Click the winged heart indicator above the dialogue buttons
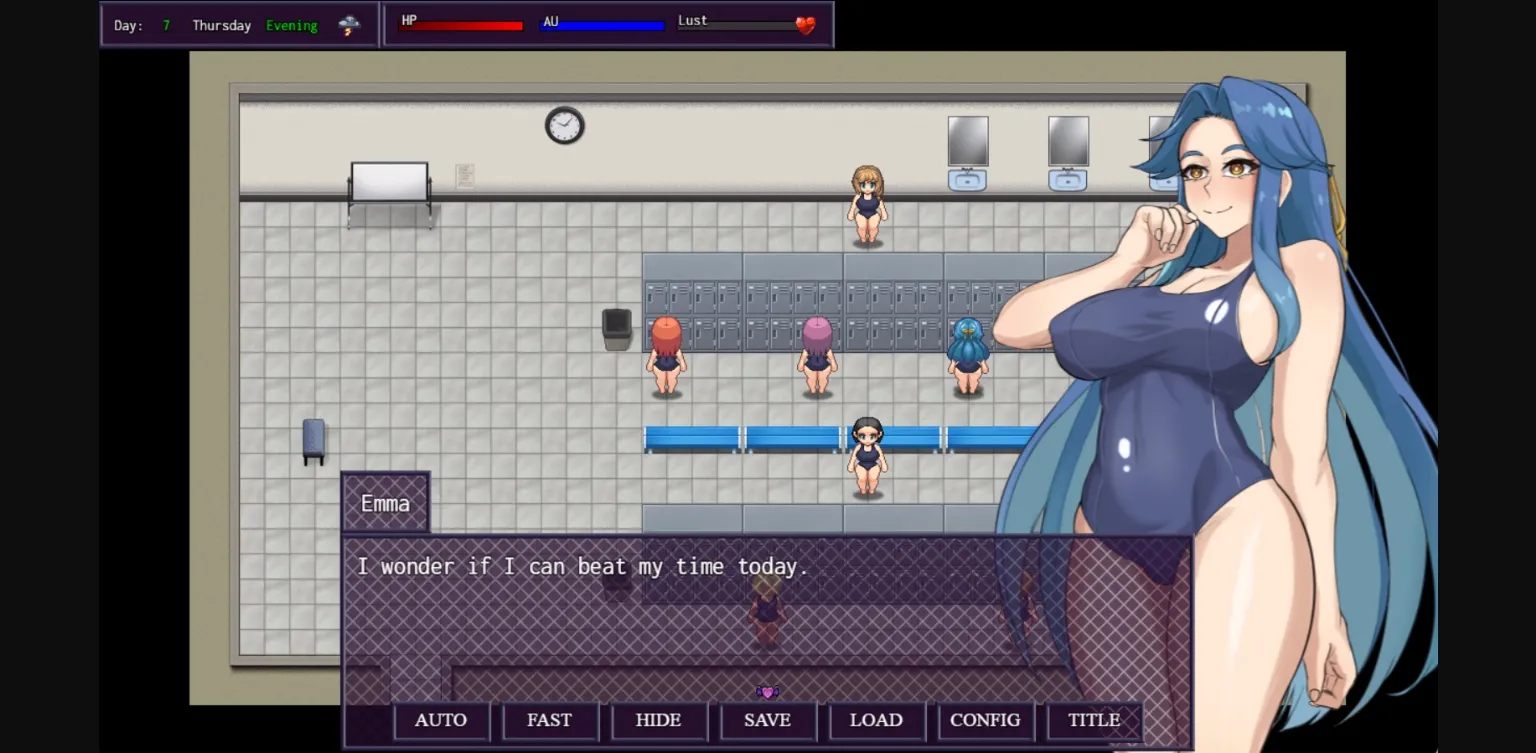1536x753 pixels. [766, 690]
